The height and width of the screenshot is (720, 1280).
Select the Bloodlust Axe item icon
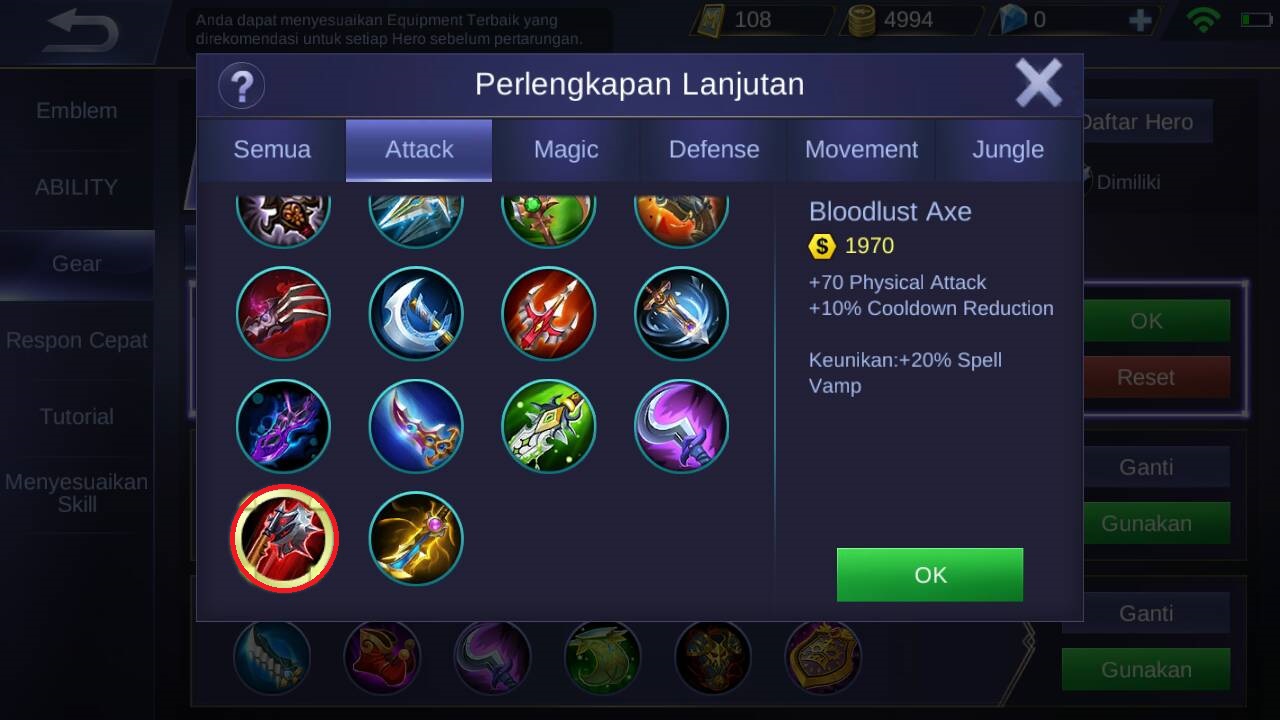284,539
